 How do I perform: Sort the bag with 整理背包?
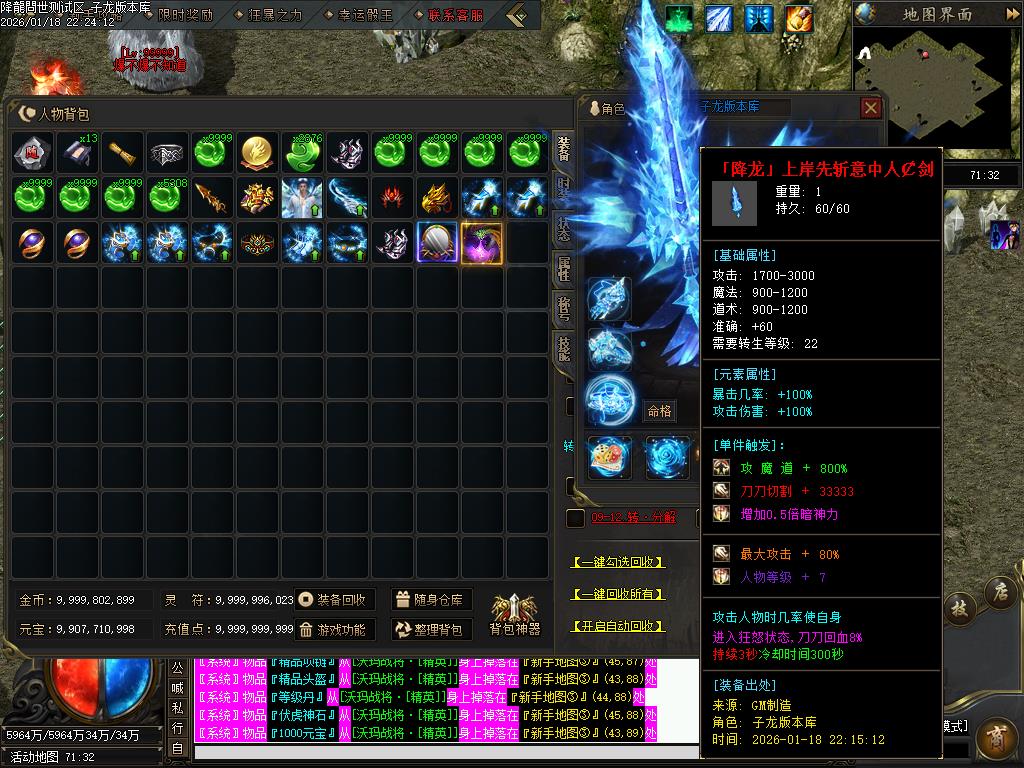pos(431,630)
